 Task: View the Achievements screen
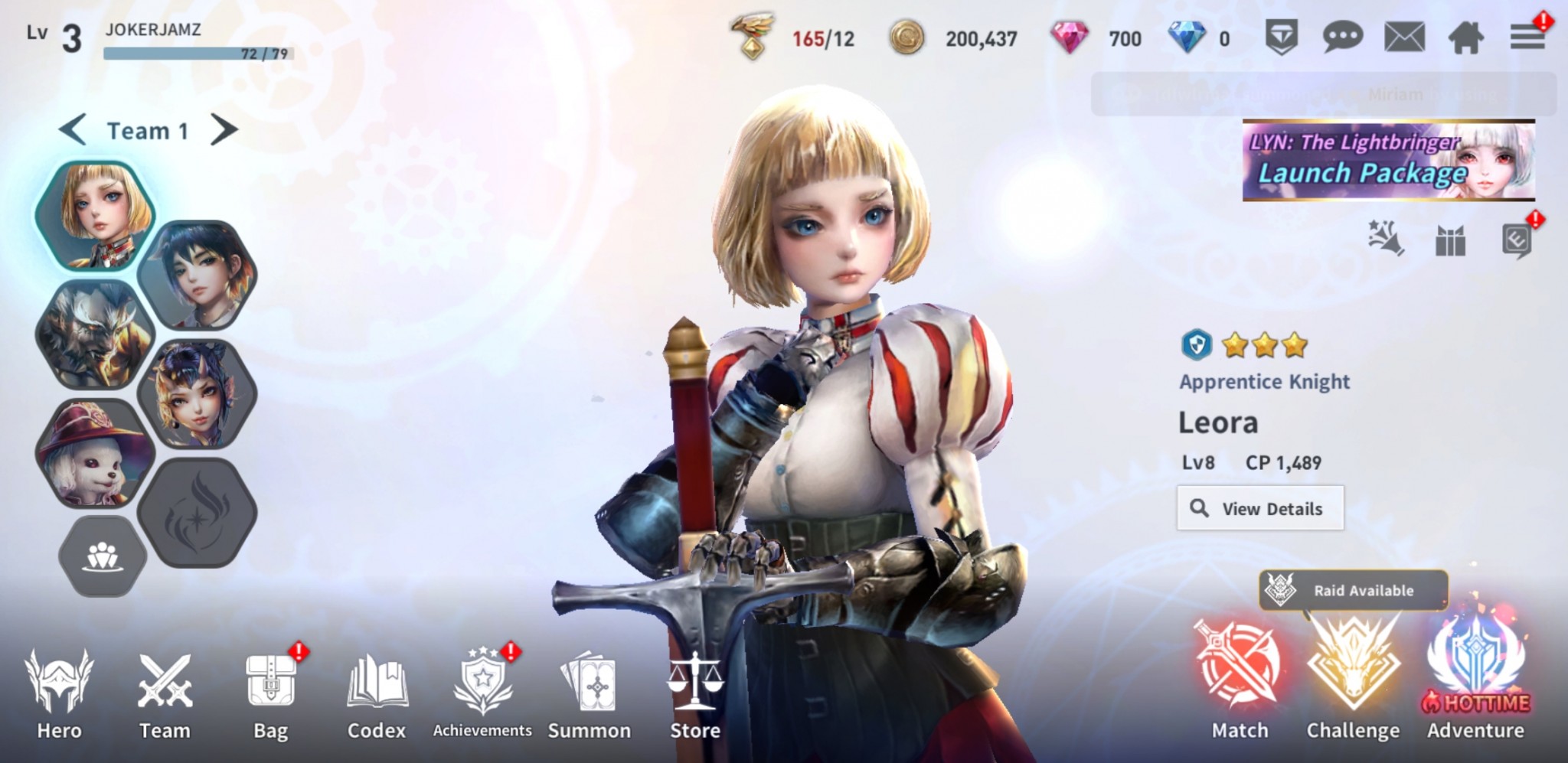pyautogui.click(x=482, y=693)
